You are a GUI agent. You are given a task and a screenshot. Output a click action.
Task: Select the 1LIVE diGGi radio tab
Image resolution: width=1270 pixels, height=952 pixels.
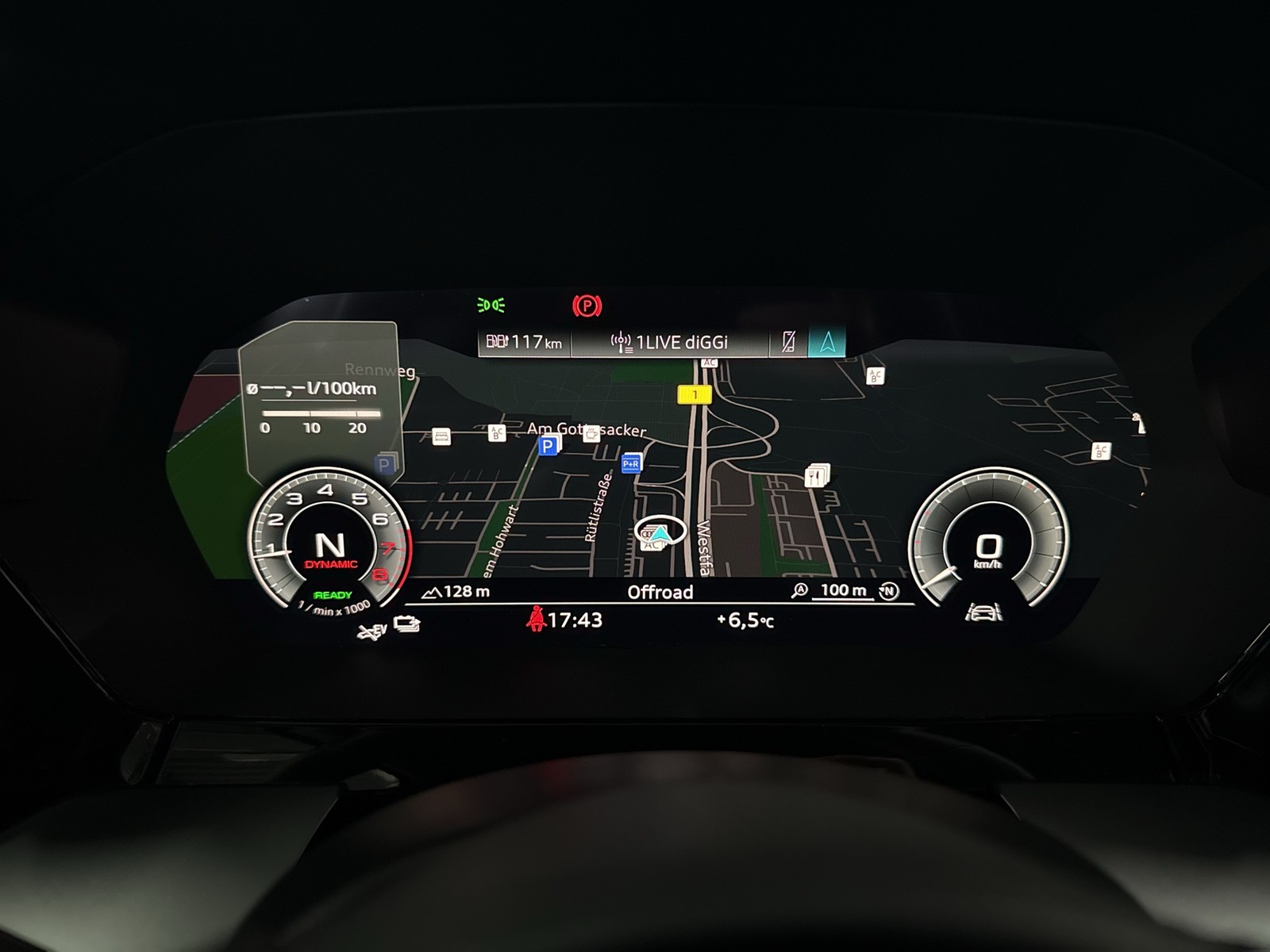coord(669,343)
